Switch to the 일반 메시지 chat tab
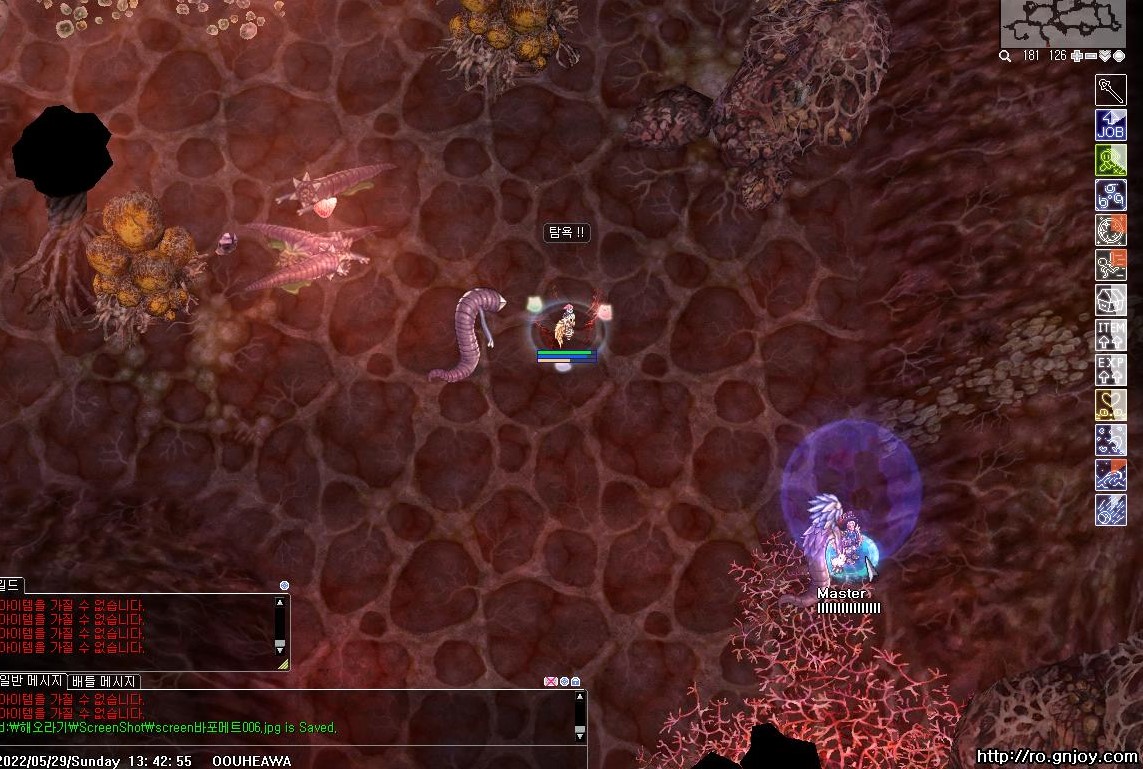The width and height of the screenshot is (1143, 769). [33, 681]
